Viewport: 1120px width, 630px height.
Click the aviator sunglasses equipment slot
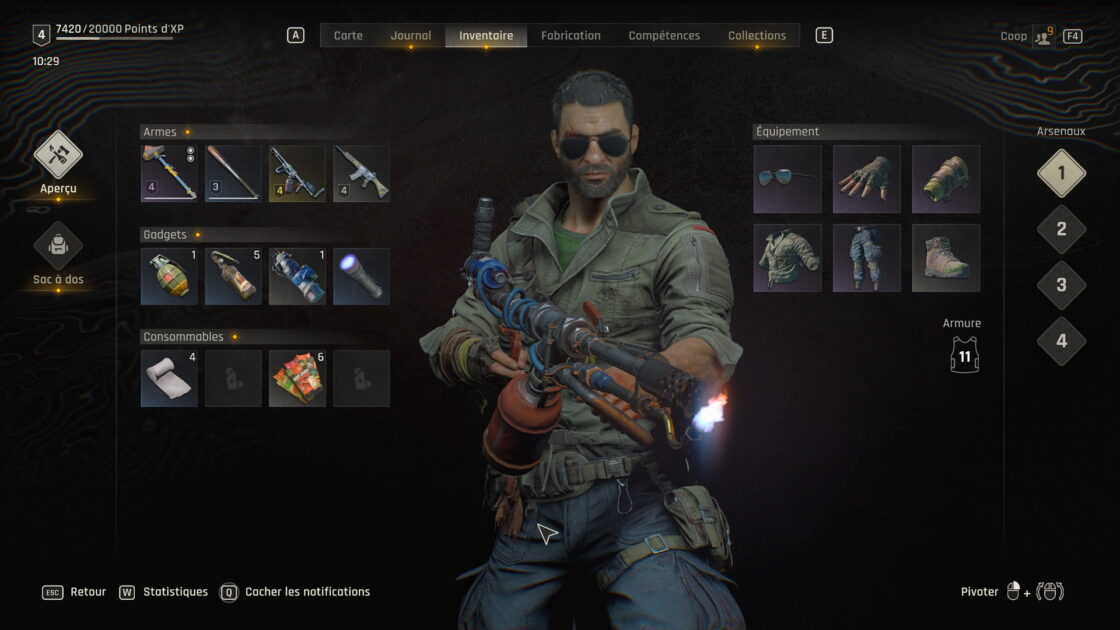click(787, 179)
